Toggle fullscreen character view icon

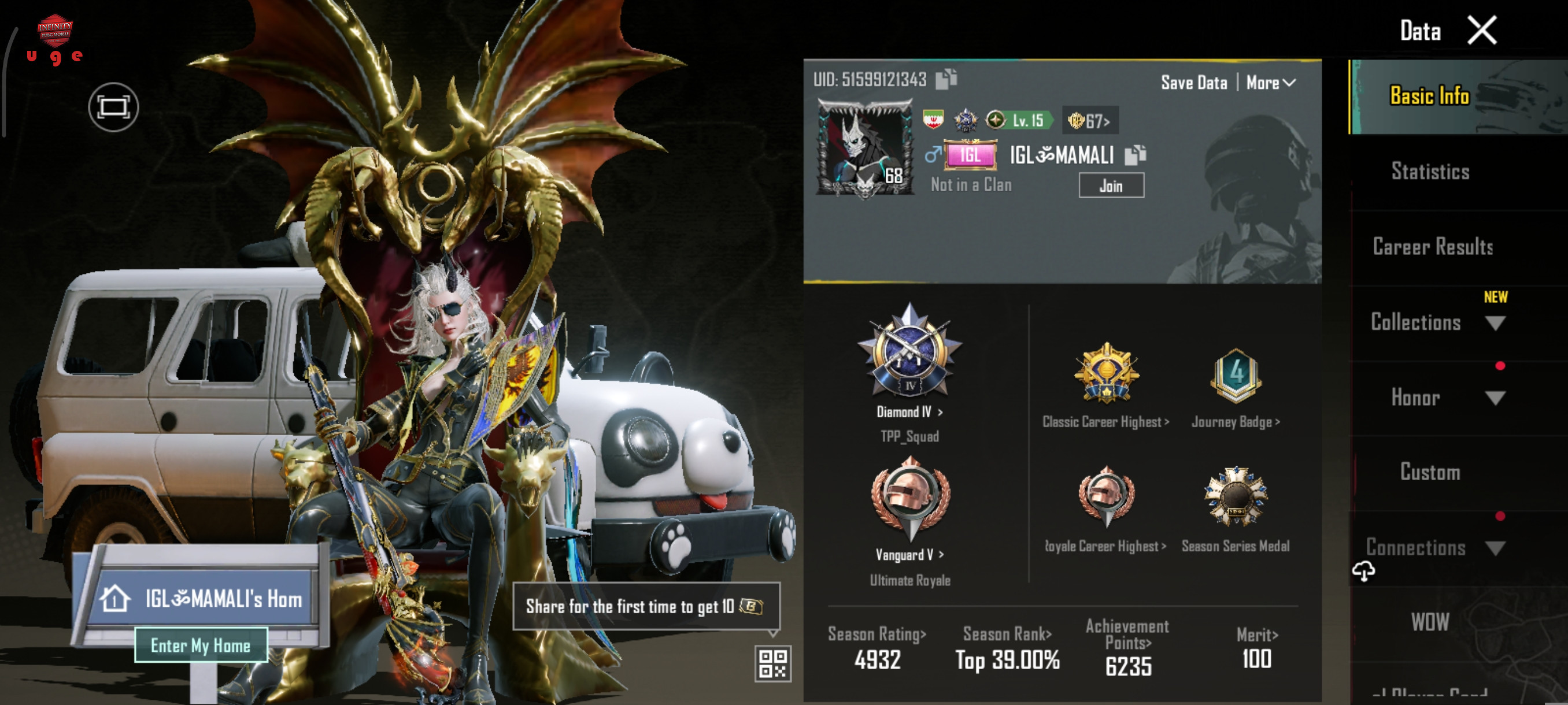(x=113, y=107)
